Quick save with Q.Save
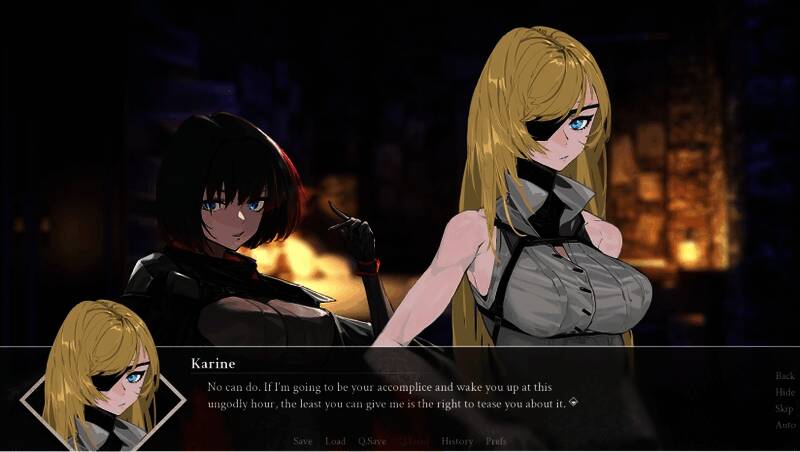Image resolution: width=800 pixels, height=452 pixels. click(372, 441)
